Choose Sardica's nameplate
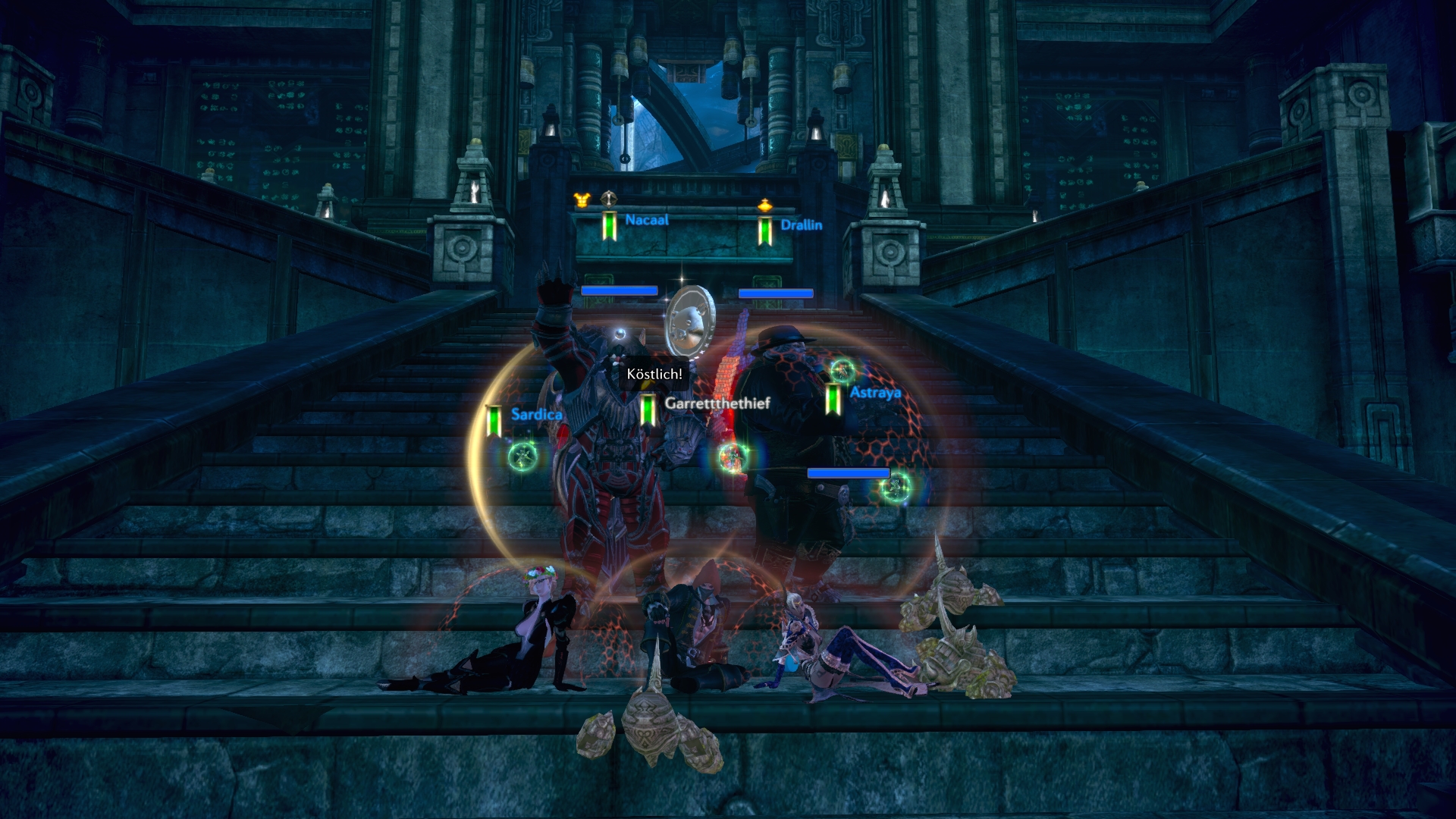1456x819 pixels. point(536,414)
